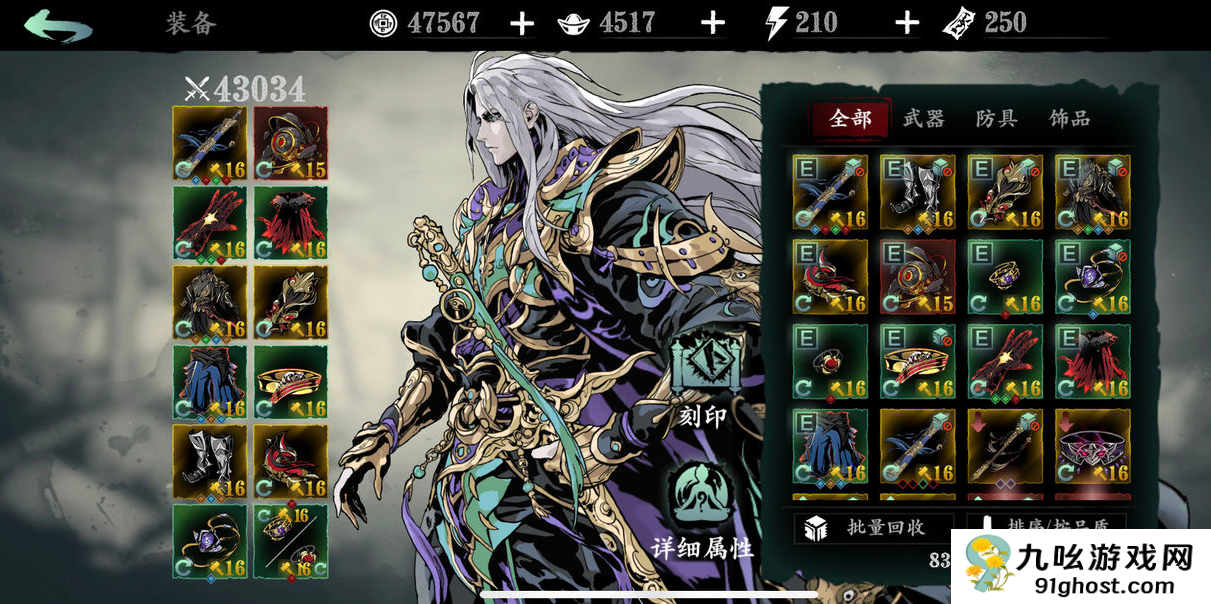Add copper coins with the plus button

pyautogui.click(x=522, y=23)
